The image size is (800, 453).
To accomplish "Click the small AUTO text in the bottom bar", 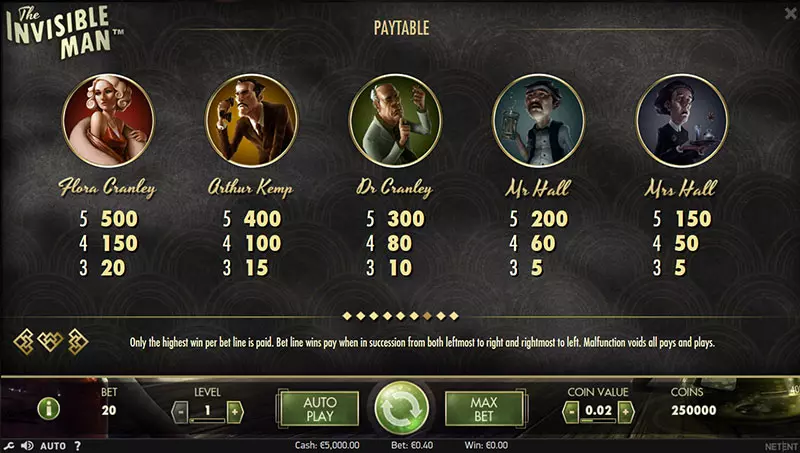I will [53, 445].
